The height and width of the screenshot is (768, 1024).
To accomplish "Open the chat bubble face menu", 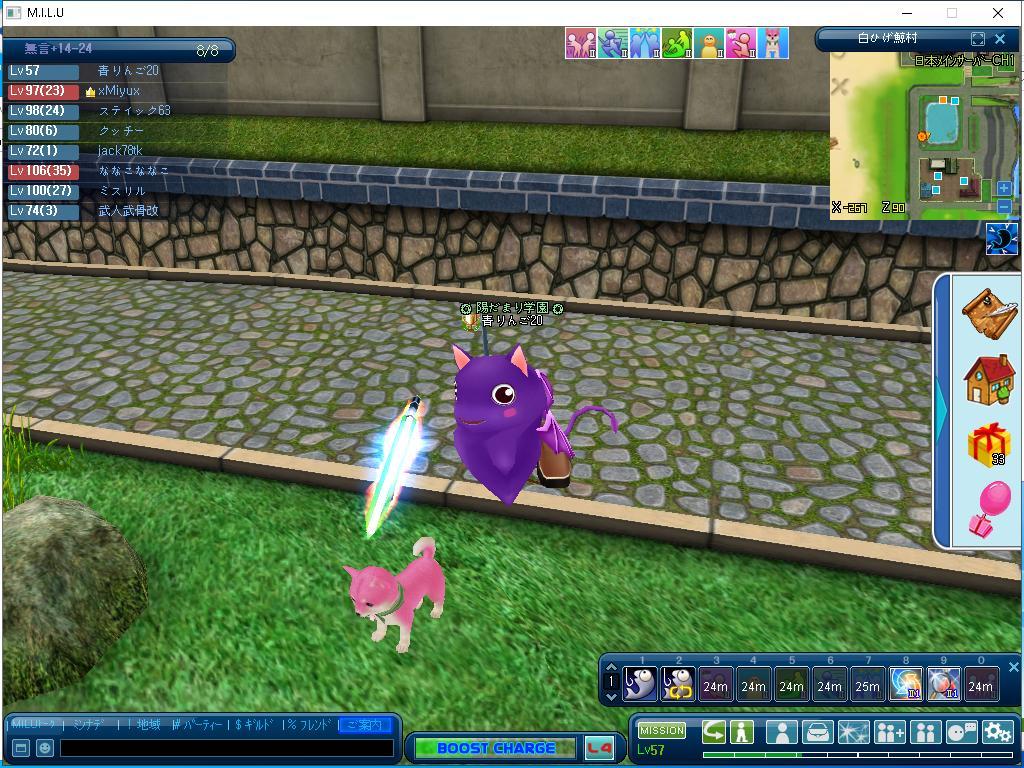I will pyautogui.click(x=961, y=732).
